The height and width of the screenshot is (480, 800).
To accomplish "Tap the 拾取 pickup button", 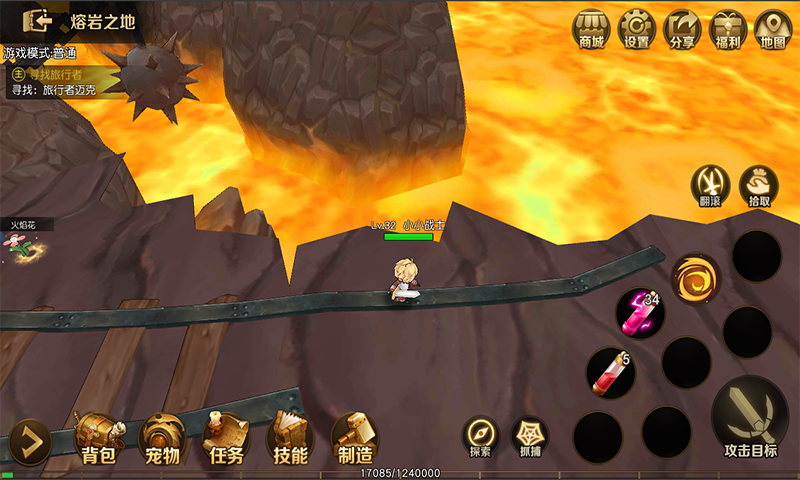I will coord(758,185).
